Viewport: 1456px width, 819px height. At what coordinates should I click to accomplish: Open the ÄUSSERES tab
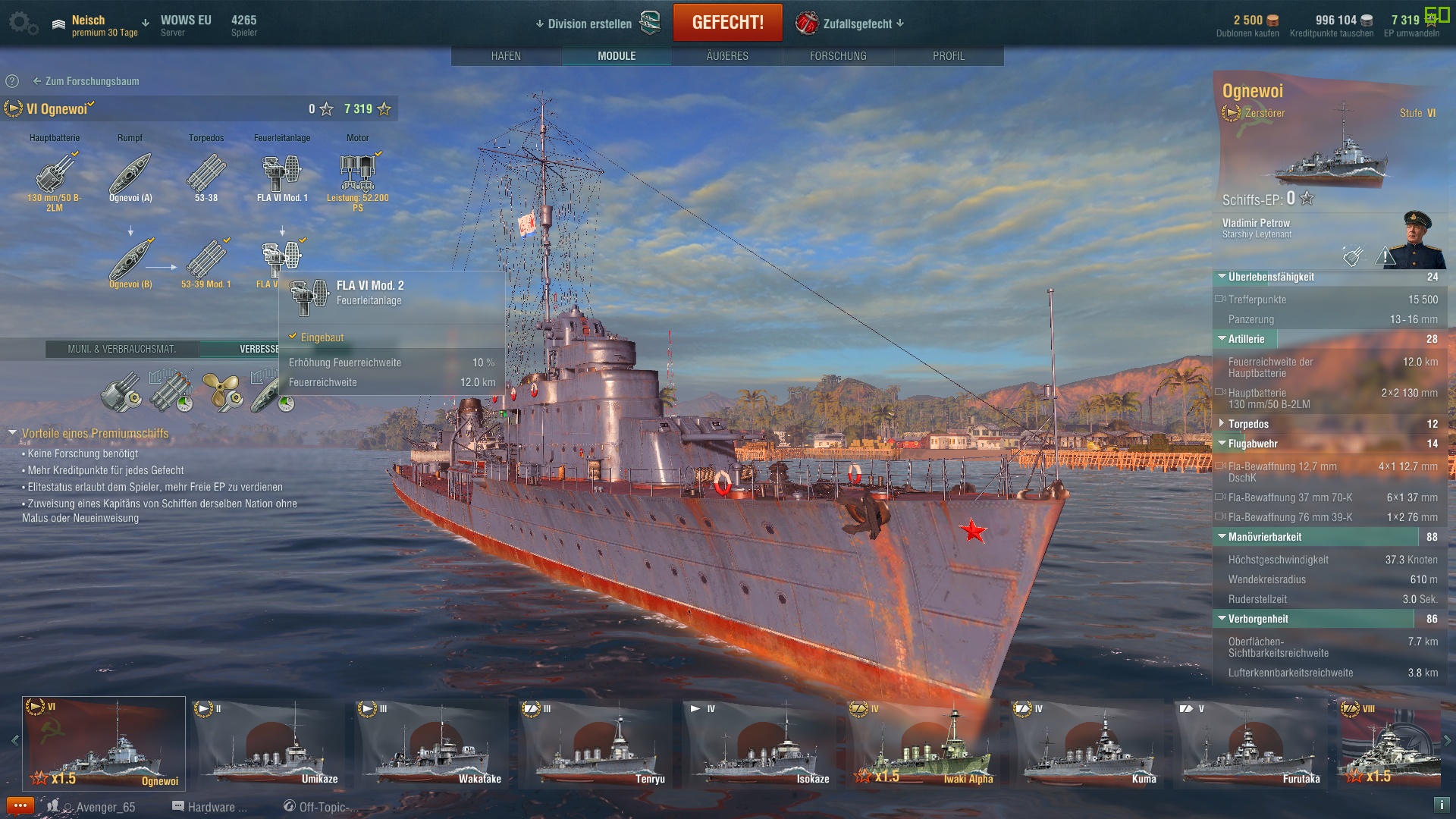pos(727,56)
